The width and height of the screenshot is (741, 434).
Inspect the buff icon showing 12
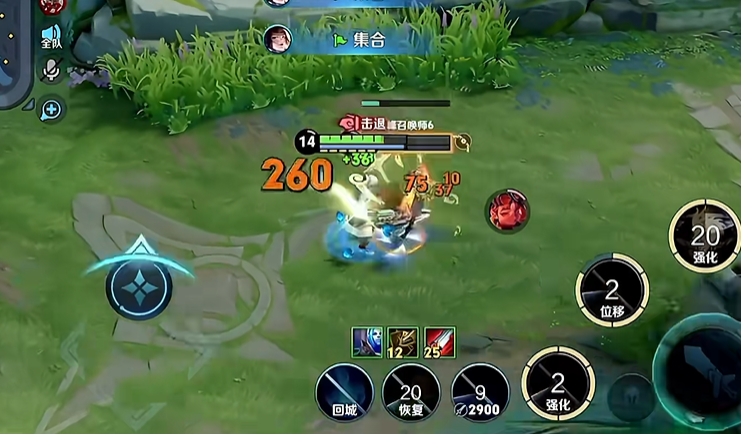(402, 340)
